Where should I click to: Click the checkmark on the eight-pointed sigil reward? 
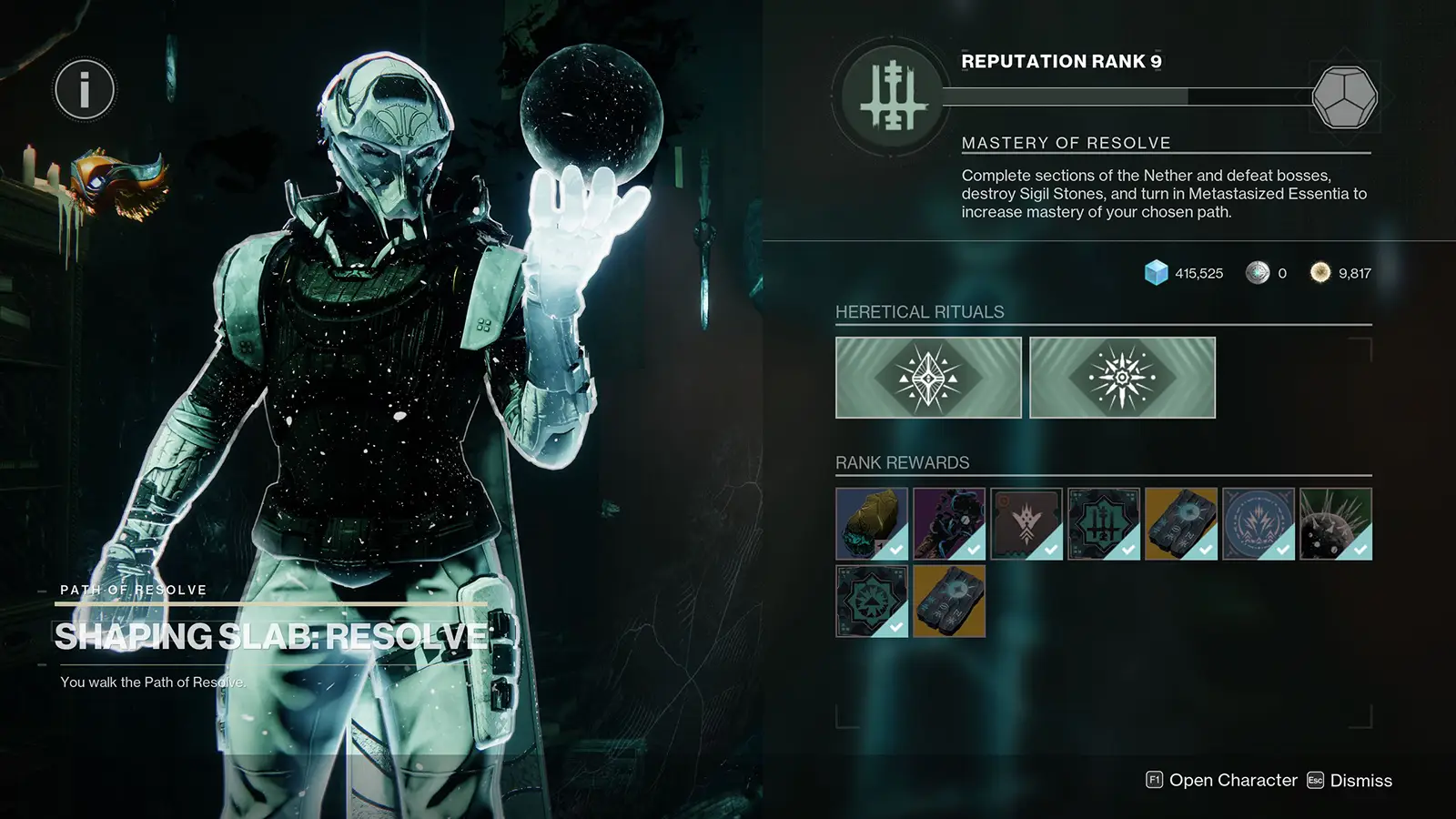click(x=897, y=628)
